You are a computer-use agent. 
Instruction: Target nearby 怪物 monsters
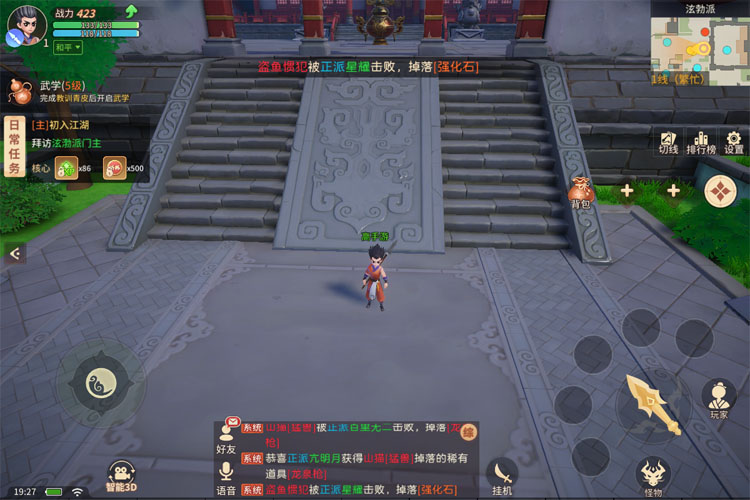[x=653, y=476]
